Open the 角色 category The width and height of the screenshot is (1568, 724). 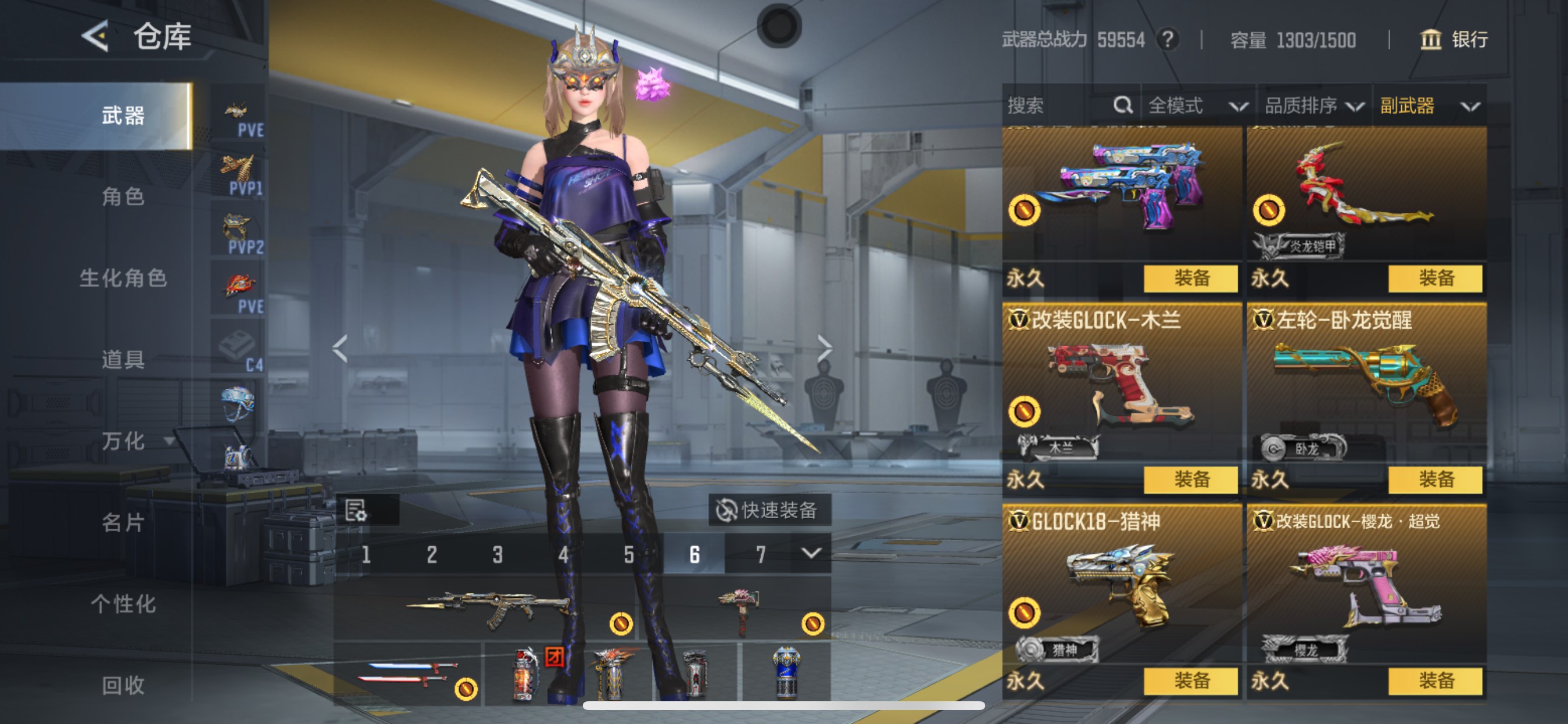[x=123, y=196]
